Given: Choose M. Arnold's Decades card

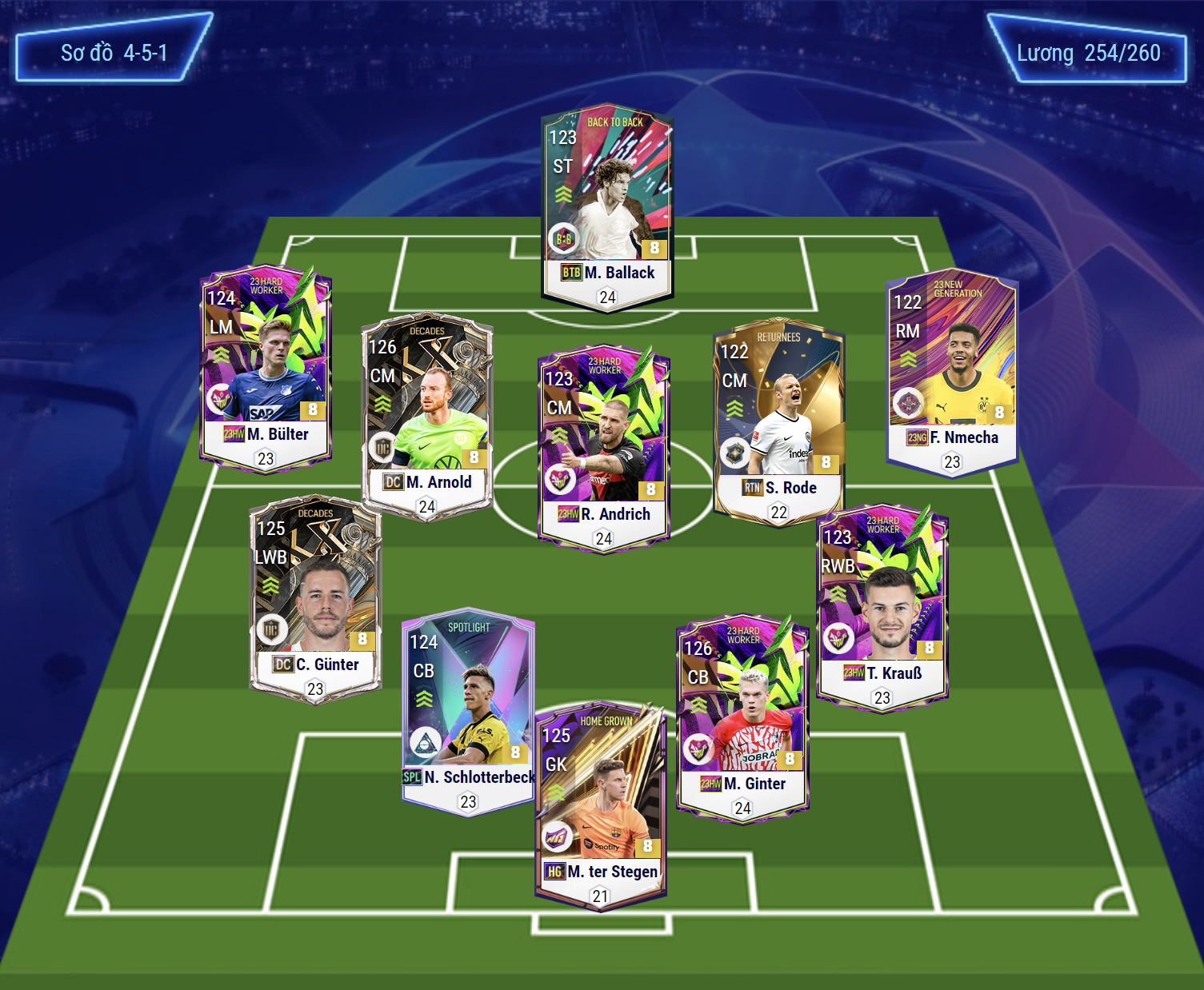Looking at the screenshot, I should click(426, 416).
